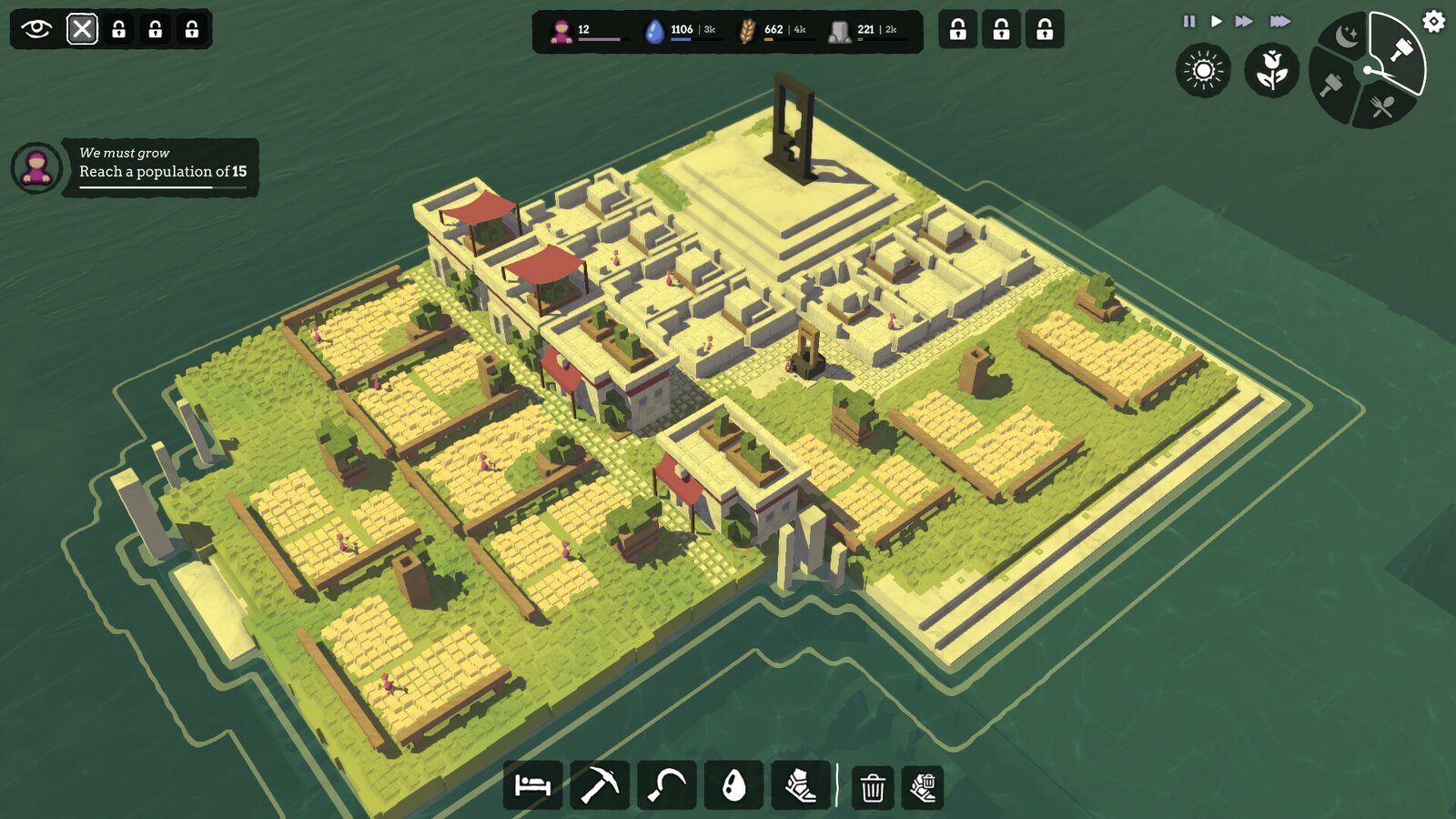Choose the block removal tool
Image resolution: width=1456 pixels, height=819 pixels.
923,787
